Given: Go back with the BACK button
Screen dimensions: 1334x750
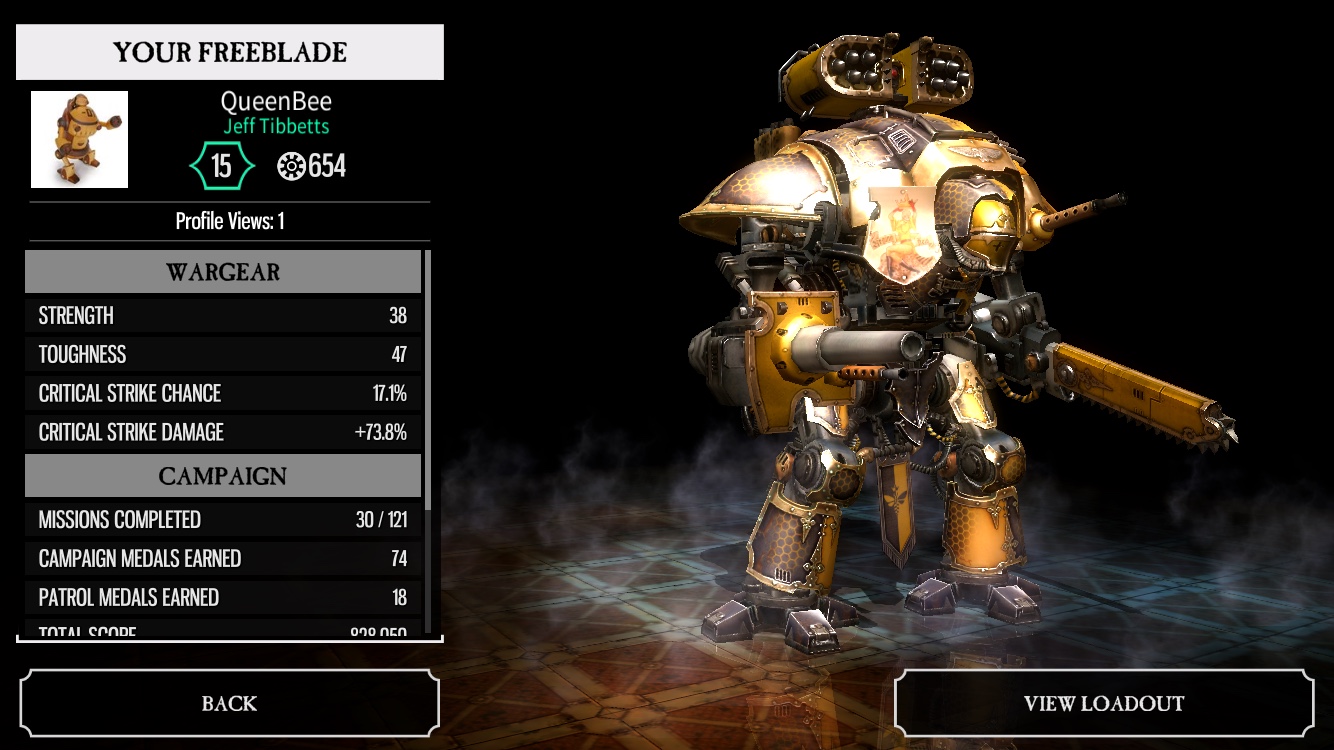Looking at the screenshot, I should [229, 703].
